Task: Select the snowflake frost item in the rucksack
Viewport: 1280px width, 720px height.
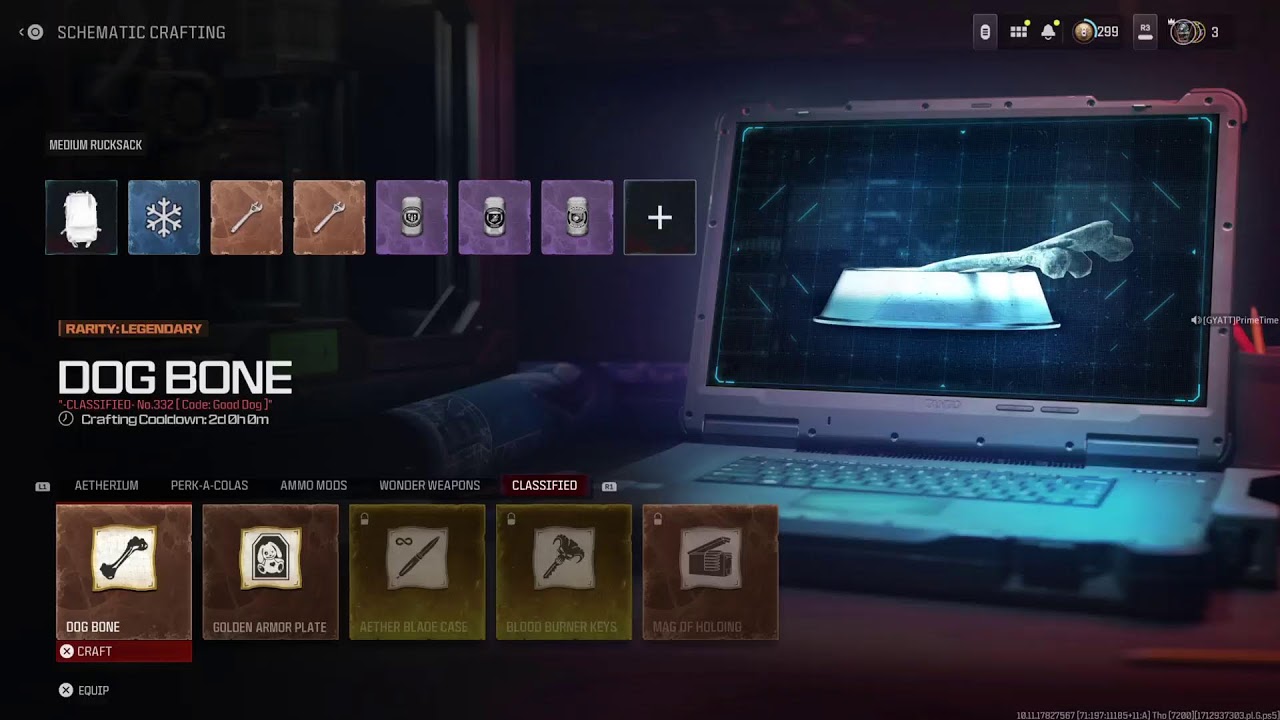Action: pyautogui.click(x=163, y=216)
